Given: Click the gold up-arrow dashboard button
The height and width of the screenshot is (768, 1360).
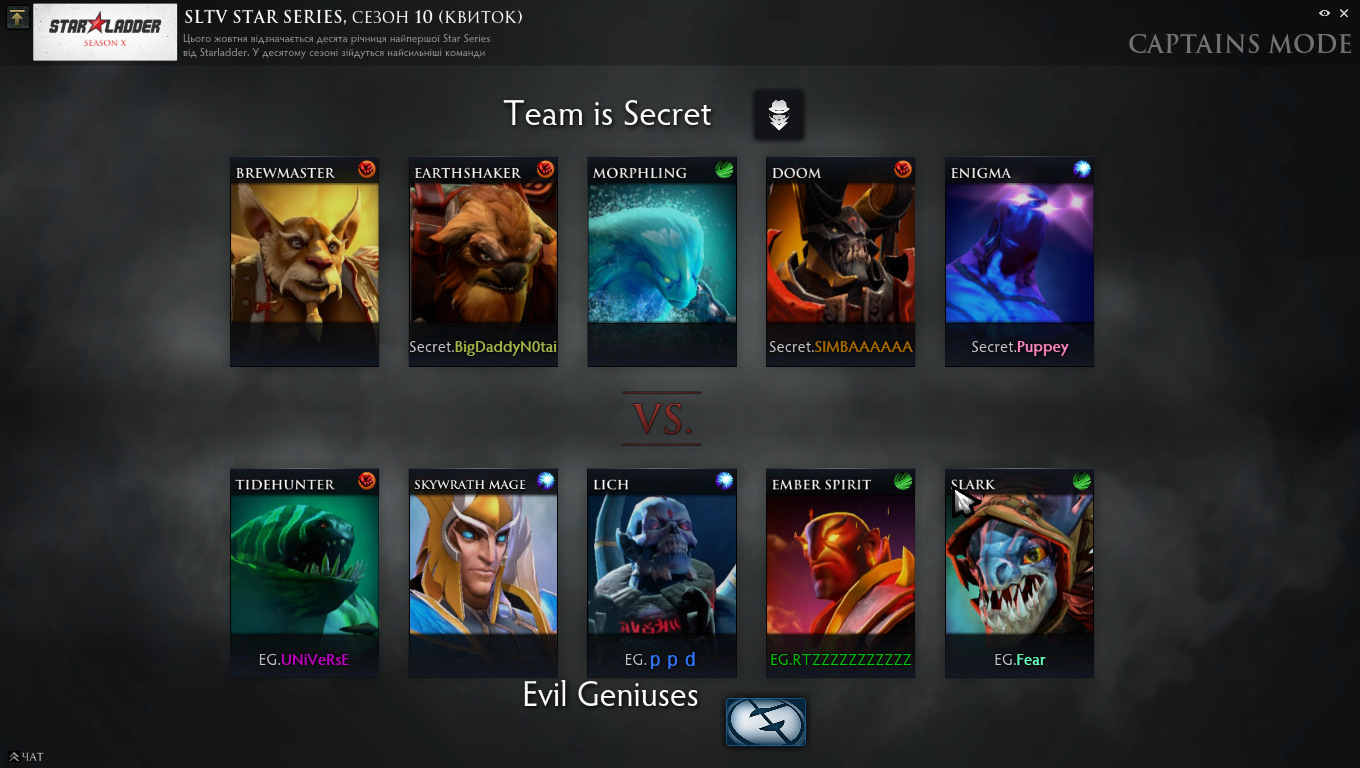Looking at the screenshot, I should 17,17.
